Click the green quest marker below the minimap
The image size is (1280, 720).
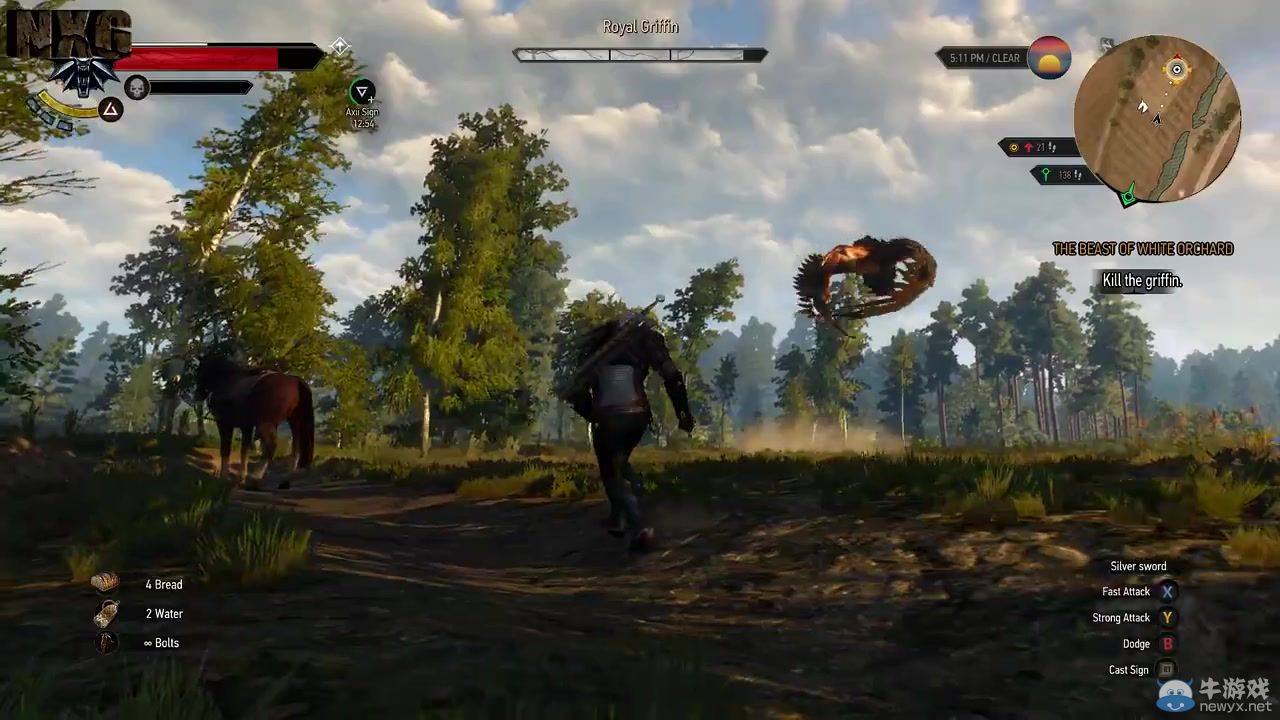(x=1127, y=198)
